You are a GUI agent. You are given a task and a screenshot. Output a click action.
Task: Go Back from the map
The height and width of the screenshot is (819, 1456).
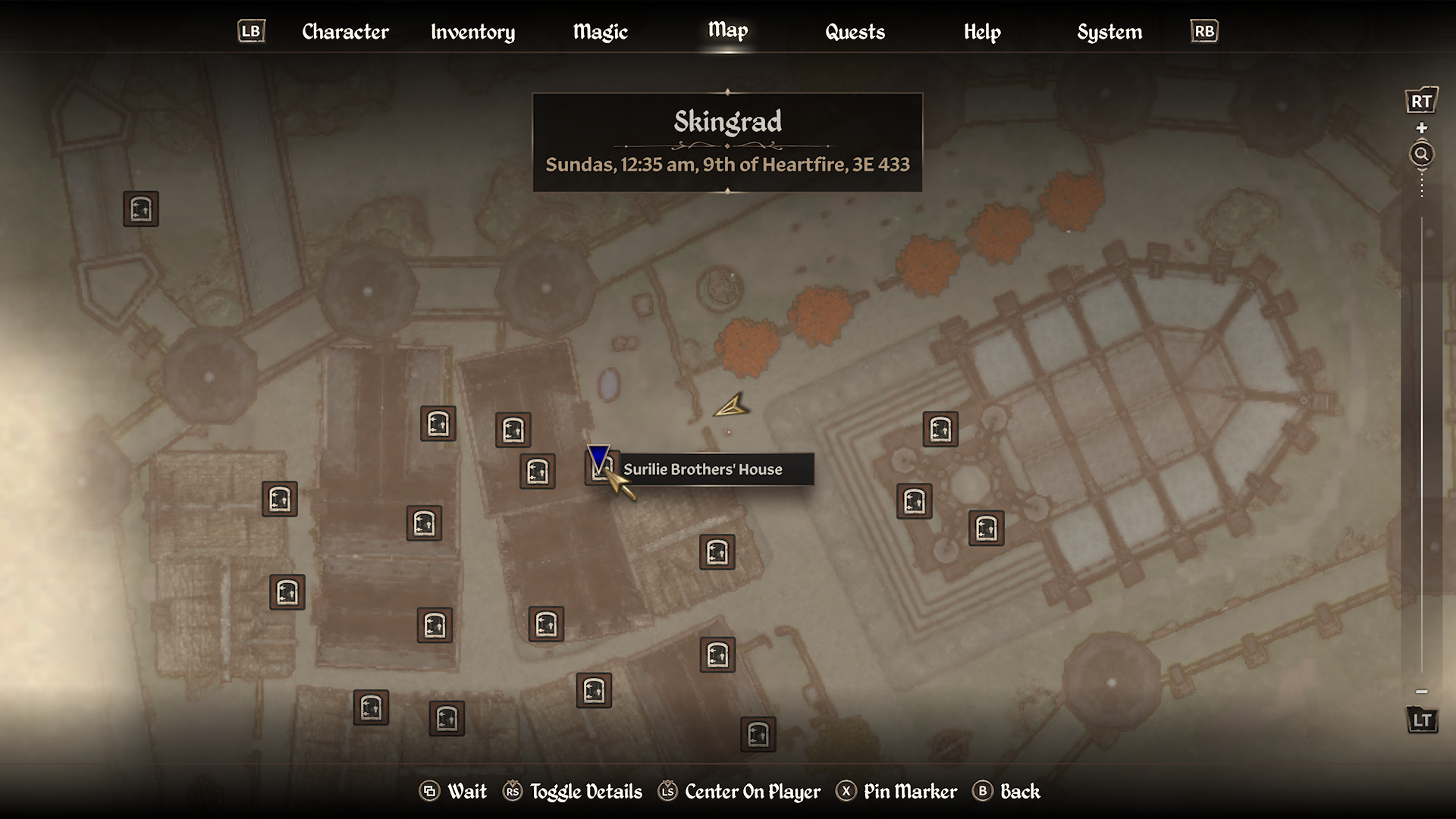(1006, 792)
